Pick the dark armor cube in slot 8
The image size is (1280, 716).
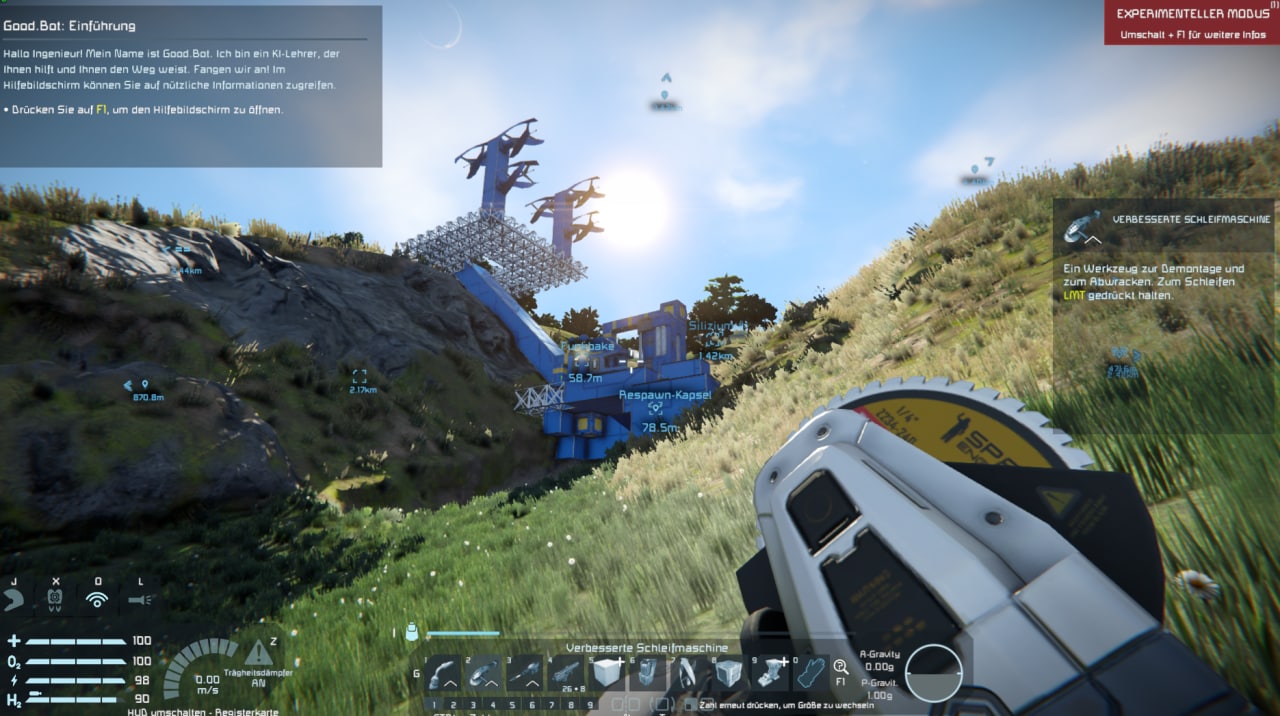[730, 673]
